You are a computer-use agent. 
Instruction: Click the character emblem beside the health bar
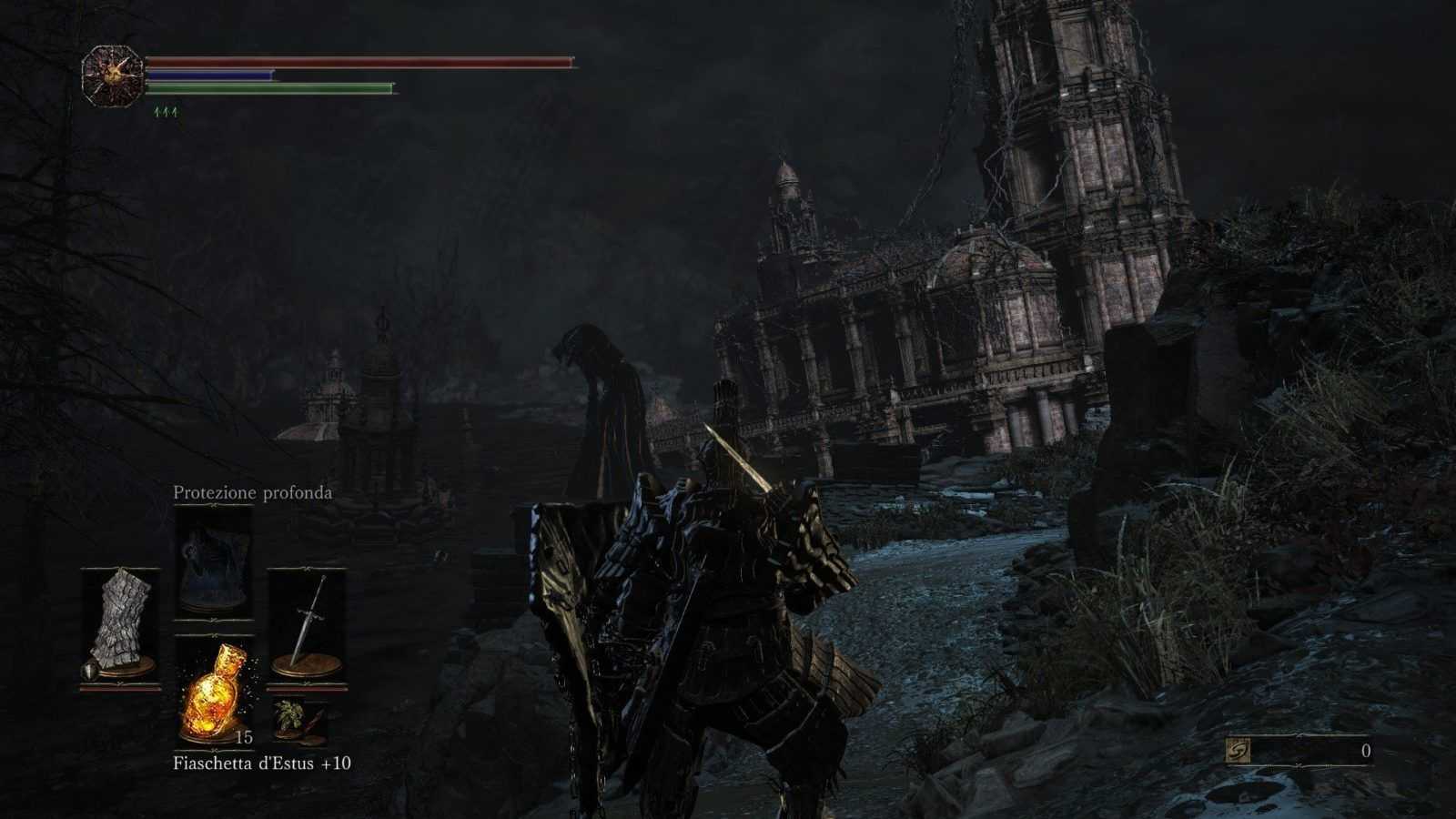pyautogui.click(x=112, y=76)
